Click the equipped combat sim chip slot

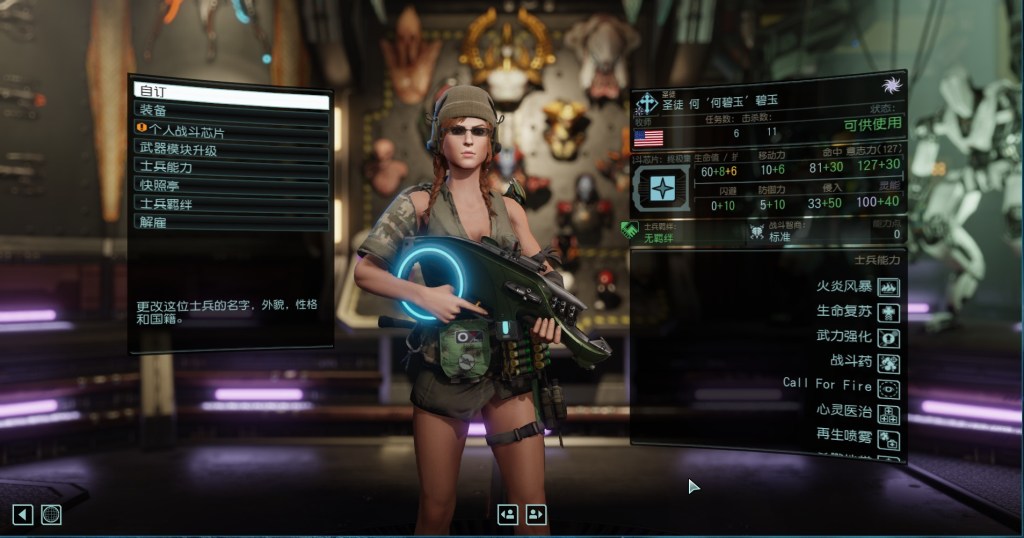662,188
